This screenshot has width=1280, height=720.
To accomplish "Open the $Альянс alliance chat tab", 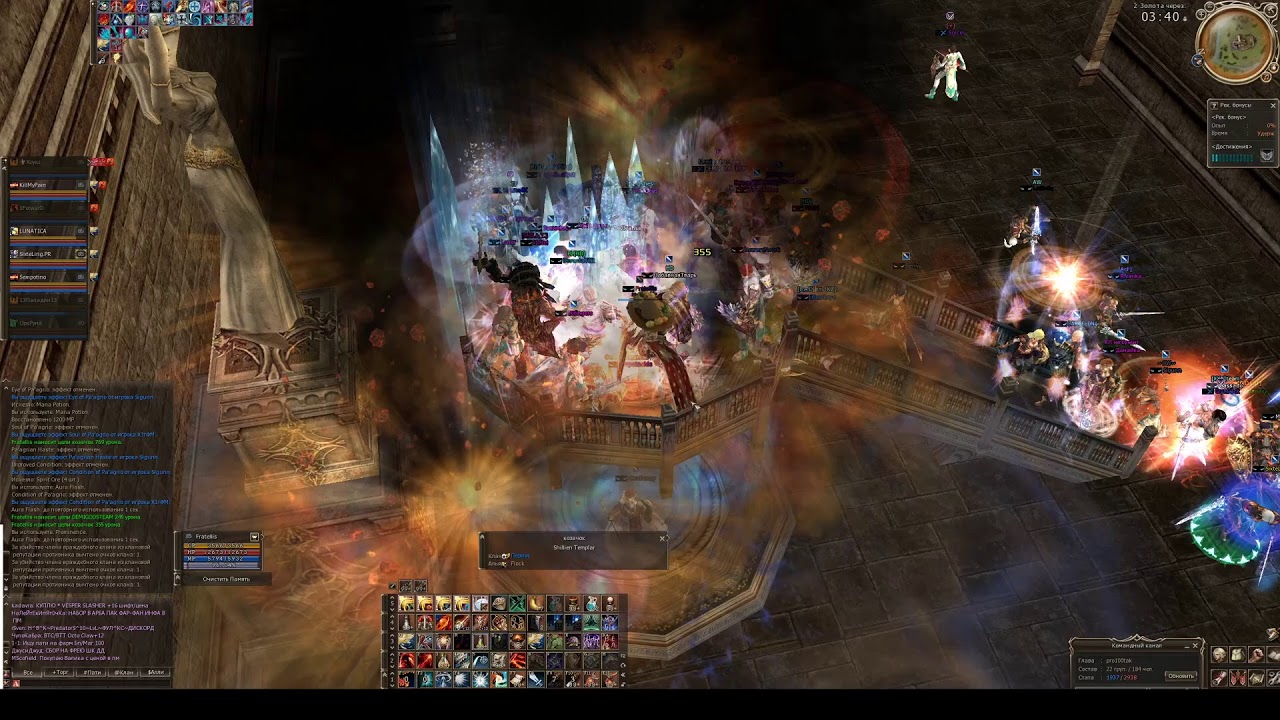I will [x=156, y=673].
